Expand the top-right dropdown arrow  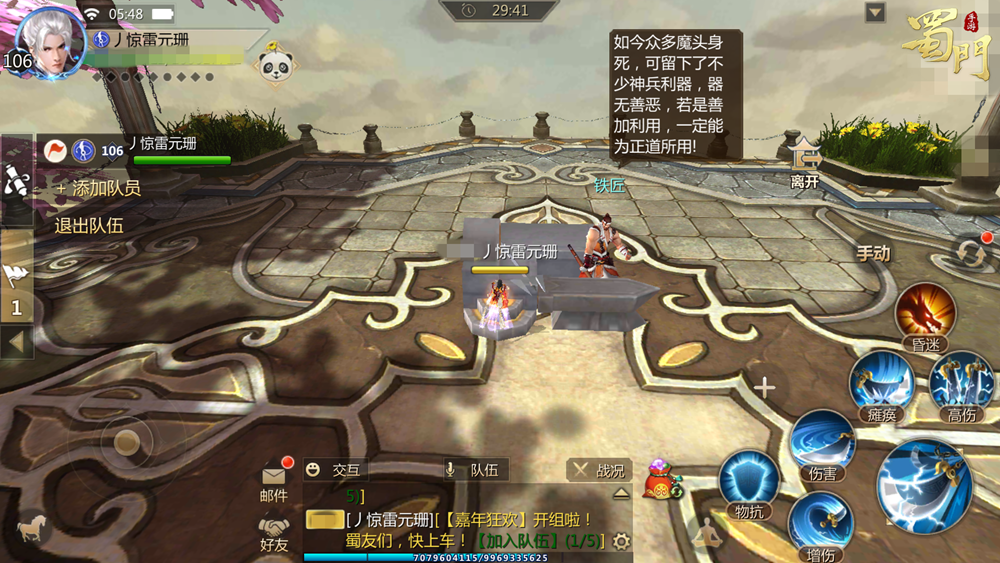876,12
